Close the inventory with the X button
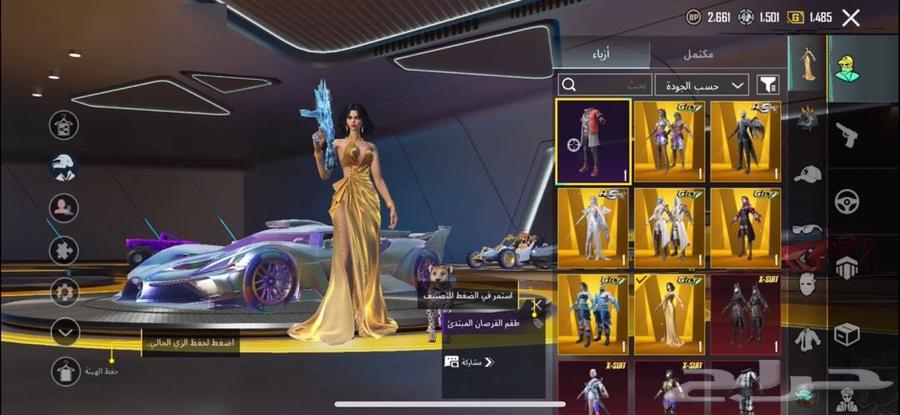The height and width of the screenshot is (415, 900). coord(851,17)
